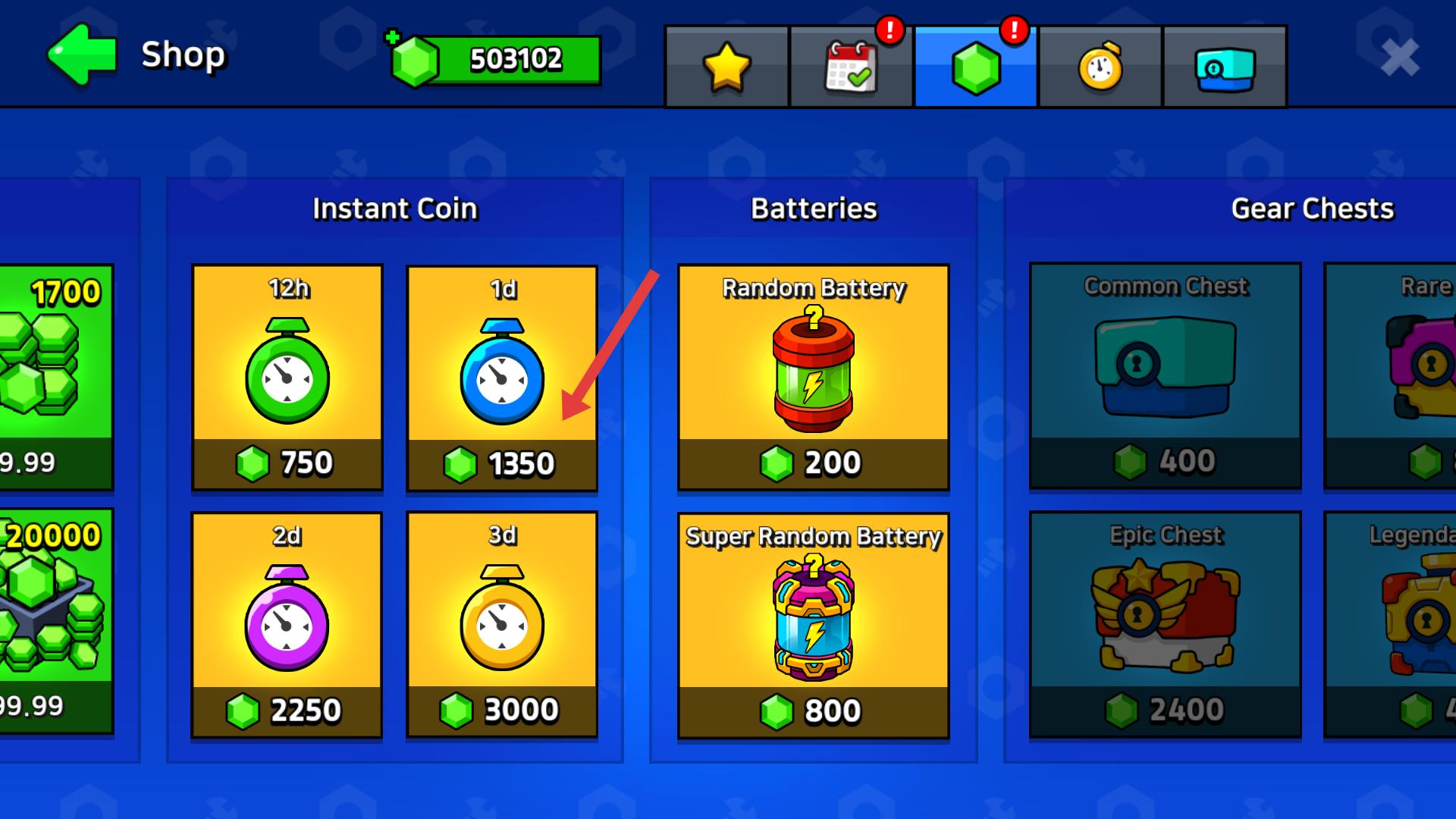This screenshot has width=1456, height=819.
Task: Select the Epic Chest for 2400 gems
Action: pos(1165,624)
